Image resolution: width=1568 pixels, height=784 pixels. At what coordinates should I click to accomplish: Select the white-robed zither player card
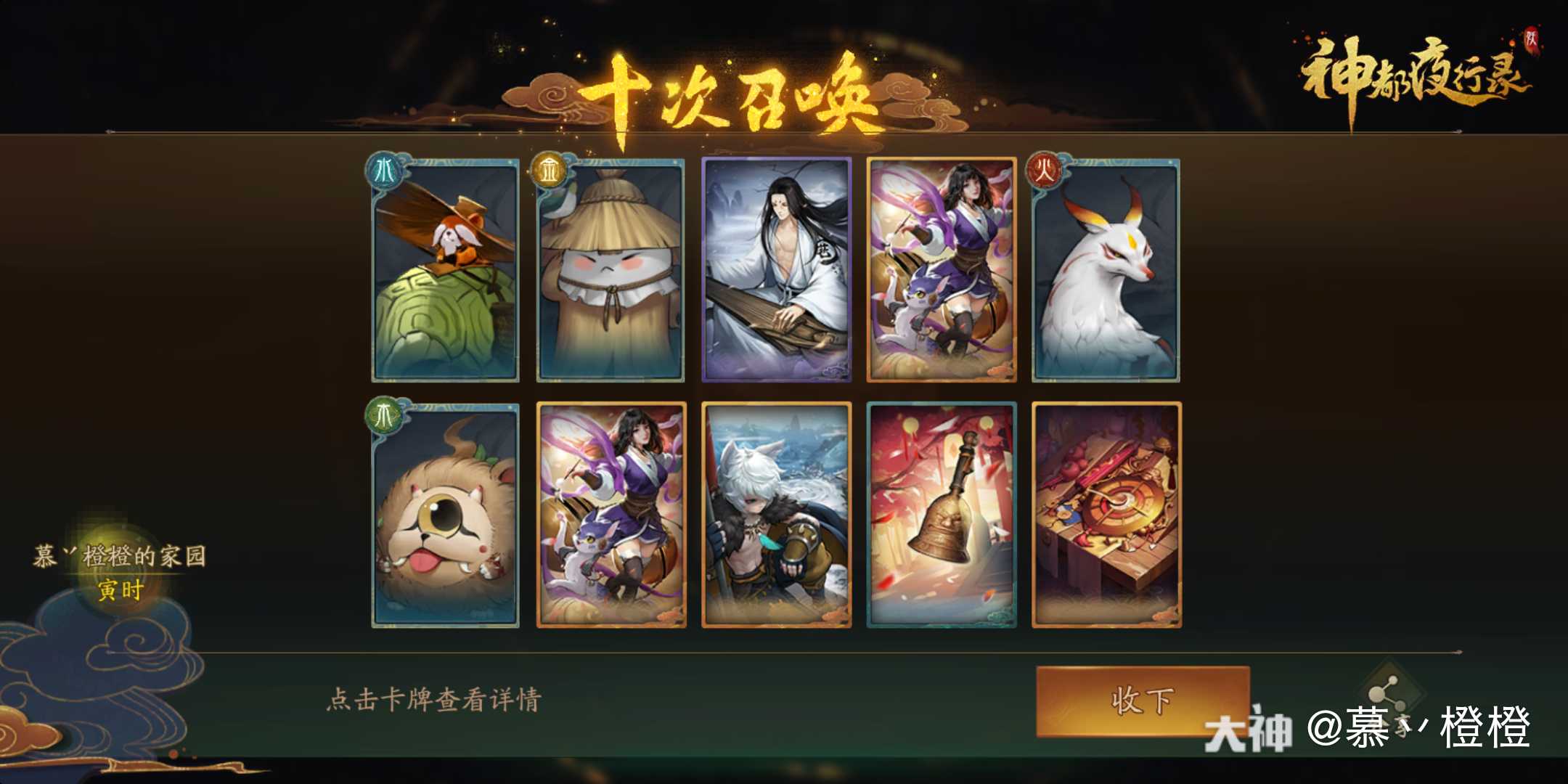775,269
